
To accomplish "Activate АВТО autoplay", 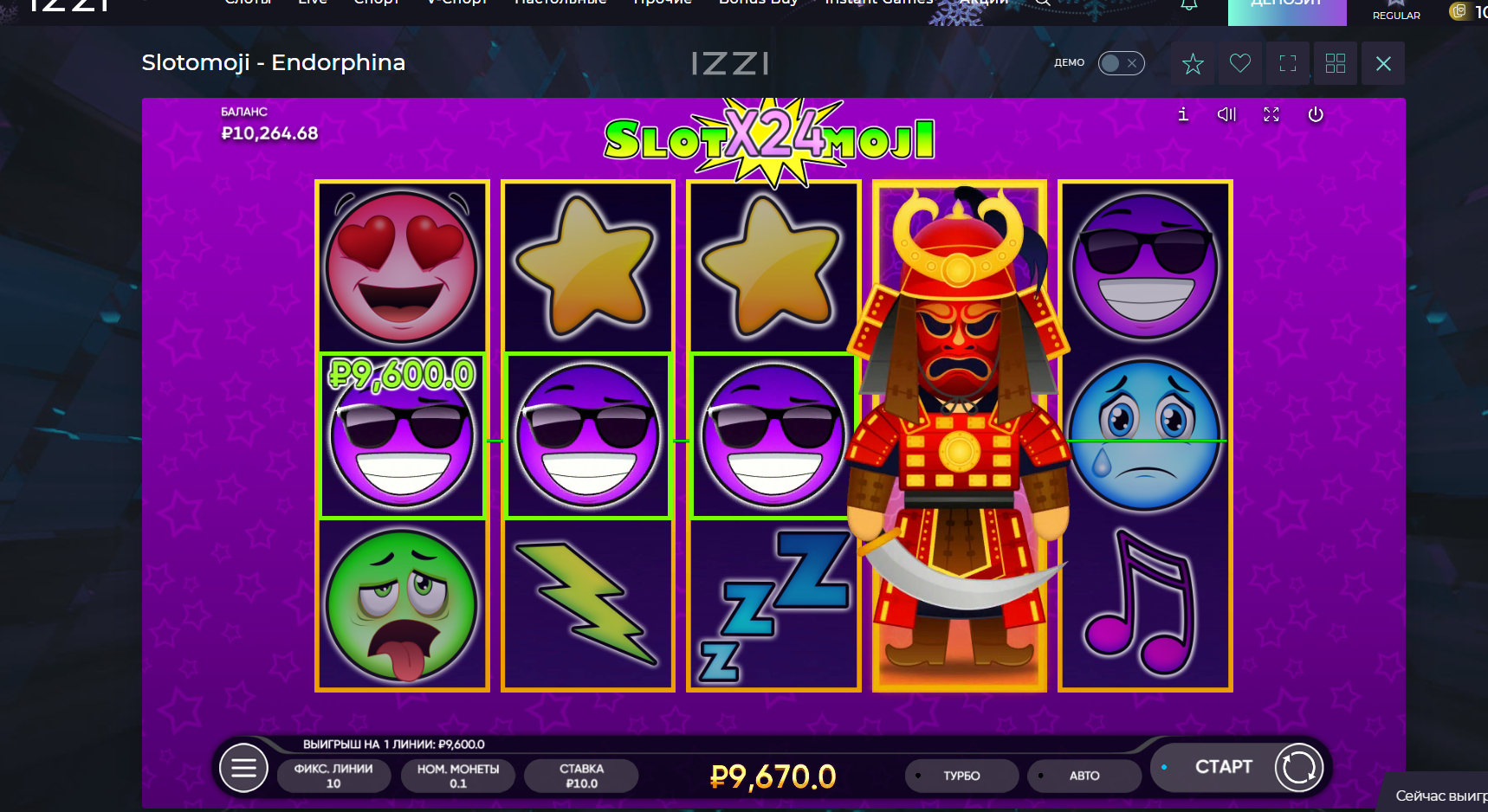I will pyautogui.click(x=1084, y=776).
